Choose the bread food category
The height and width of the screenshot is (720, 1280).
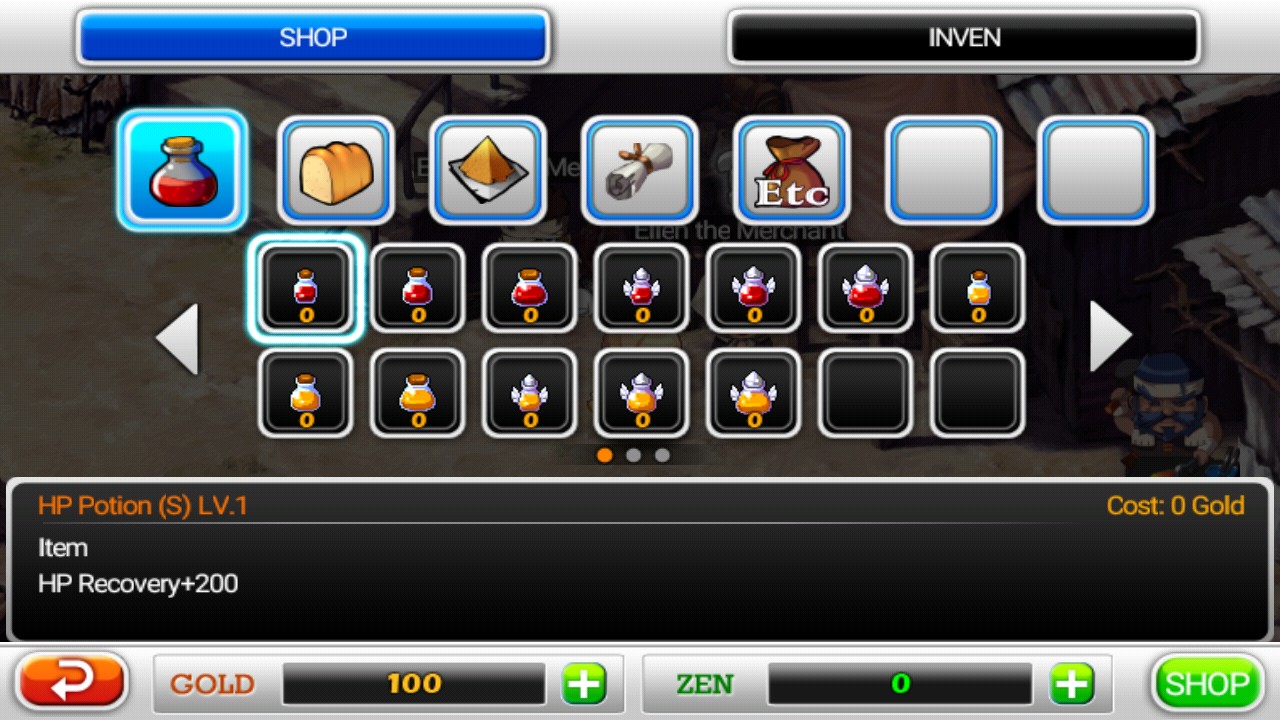[336, 170]
